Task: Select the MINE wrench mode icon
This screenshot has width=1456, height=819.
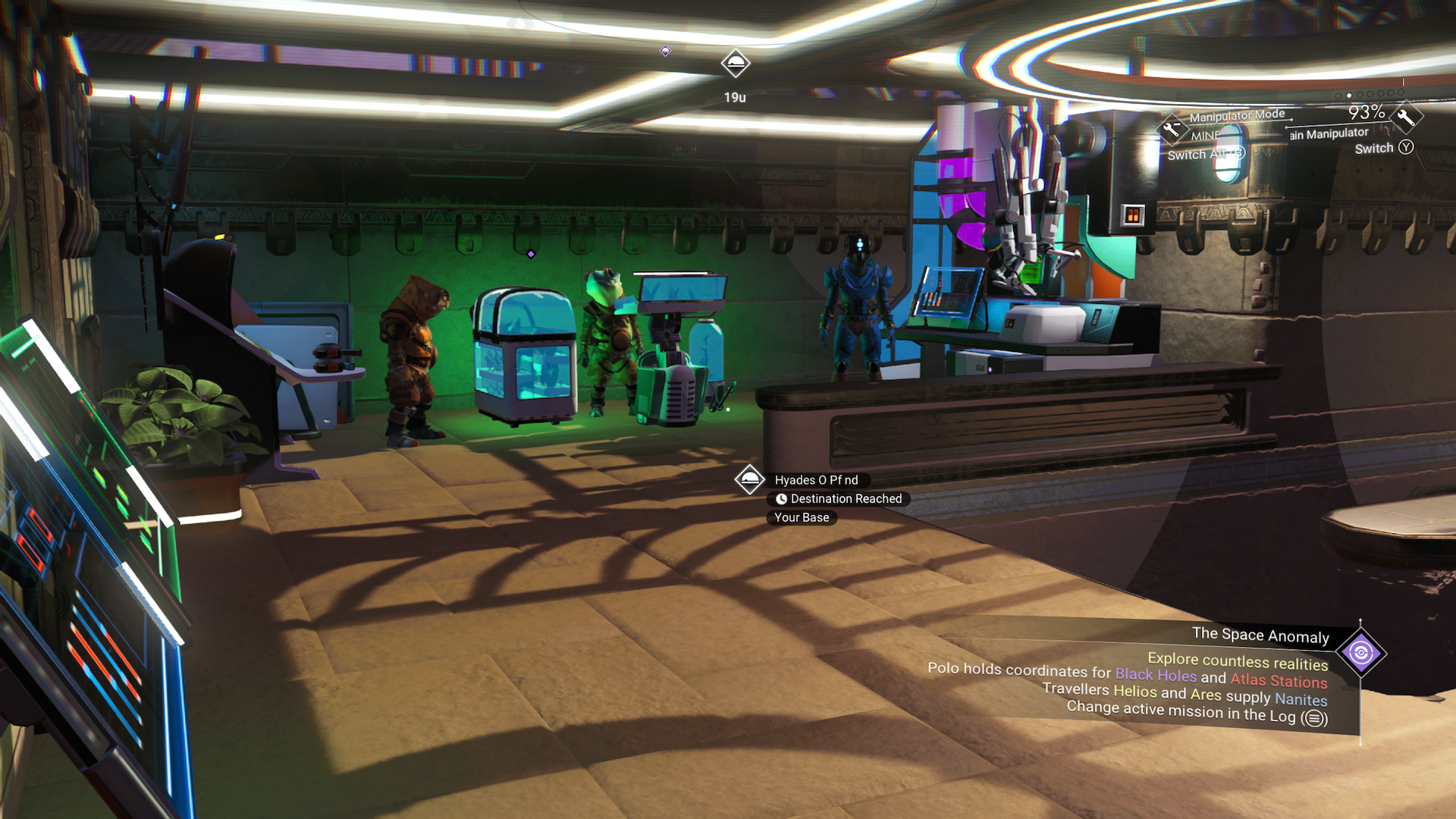Action: coord(1171,129)
